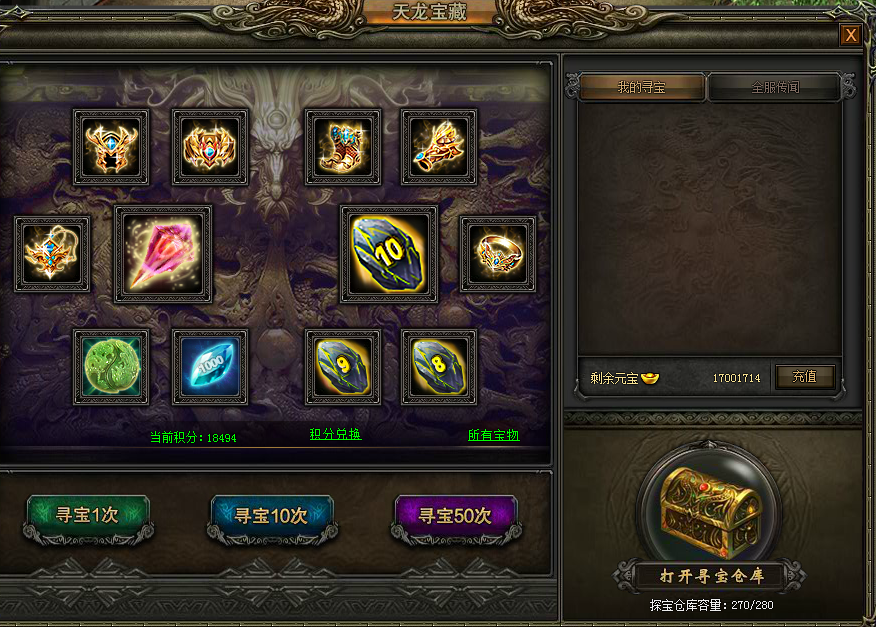This screenshot has width=876, height=627.
Task: Choose the purple 寻宝50次 button
Action: tap(455, 516)
